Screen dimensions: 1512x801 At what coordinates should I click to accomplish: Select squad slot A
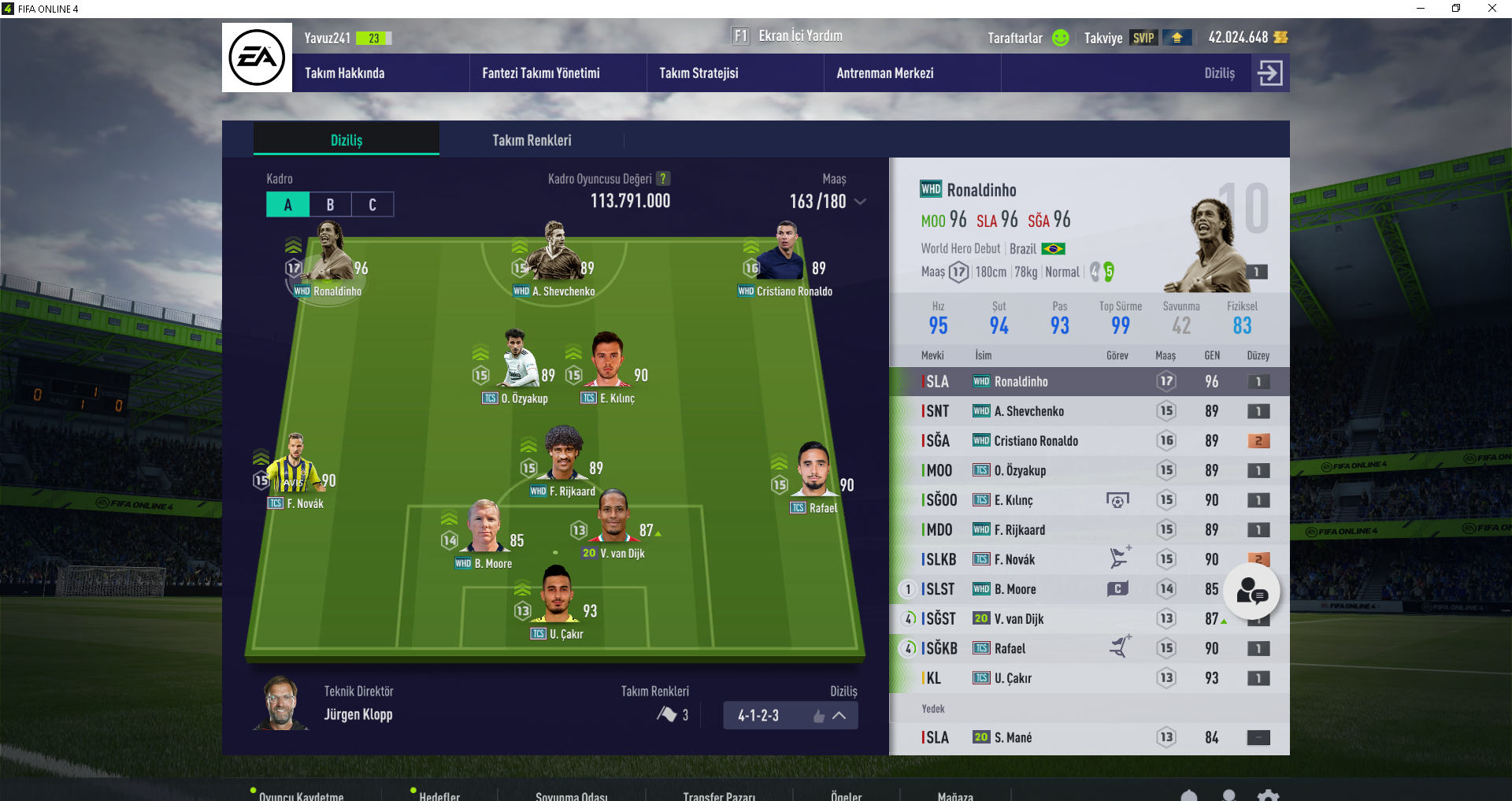[x=287, y=204]
